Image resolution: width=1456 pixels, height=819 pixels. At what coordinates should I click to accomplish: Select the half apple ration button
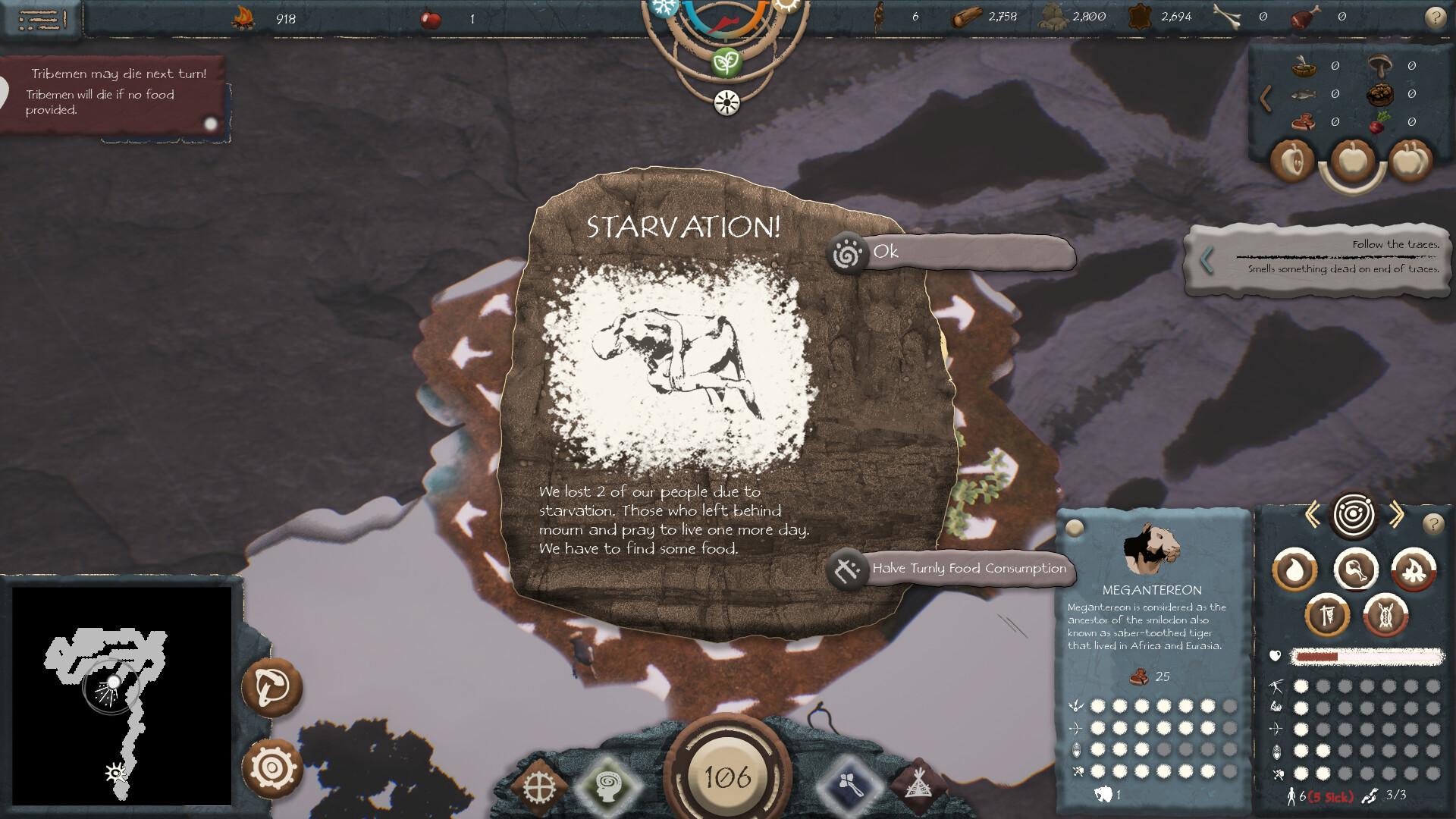[1292, 160]
